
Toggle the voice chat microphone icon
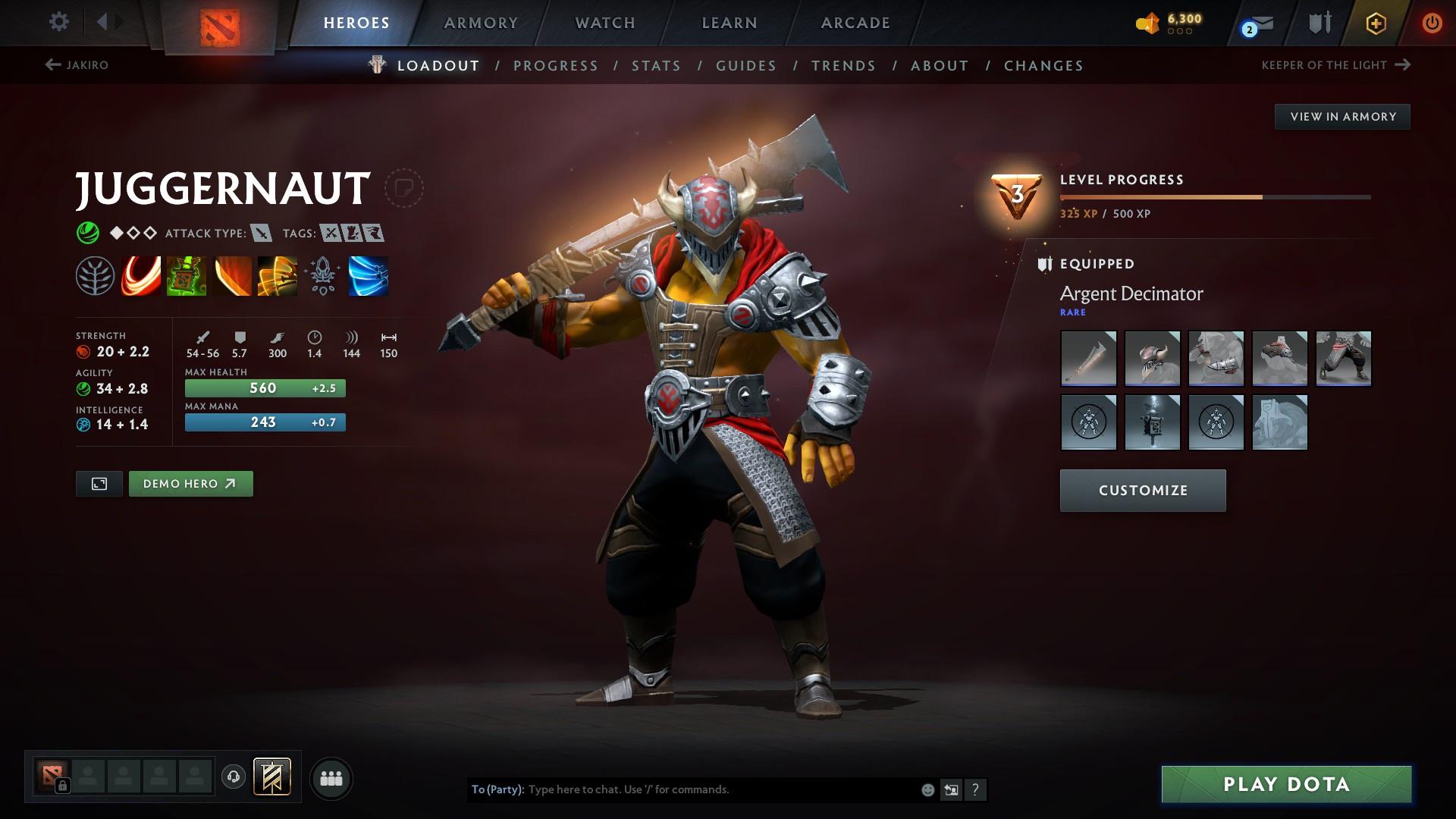pyautogui.click(x=233, y=777)
